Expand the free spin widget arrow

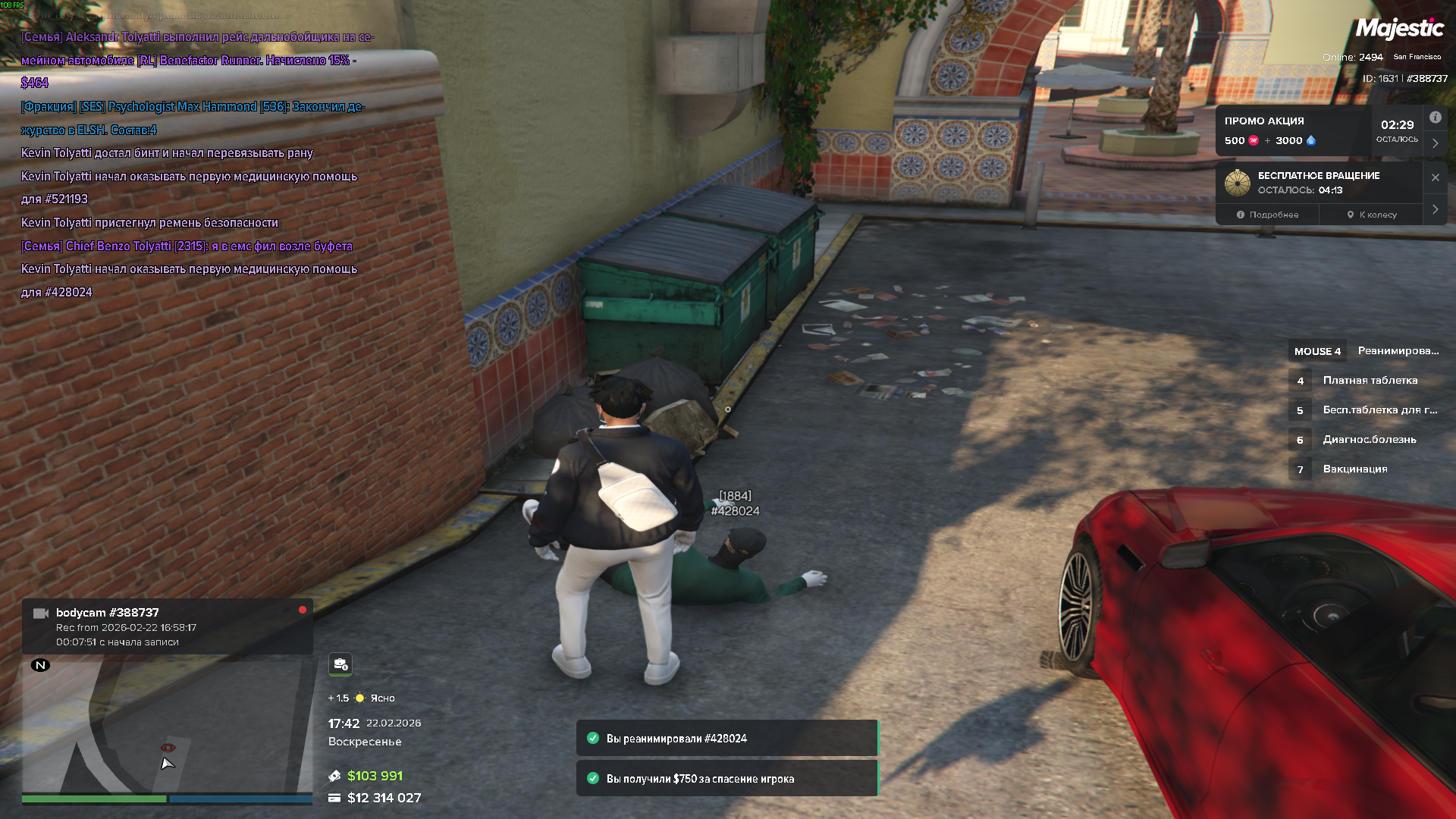(1435, 209)
